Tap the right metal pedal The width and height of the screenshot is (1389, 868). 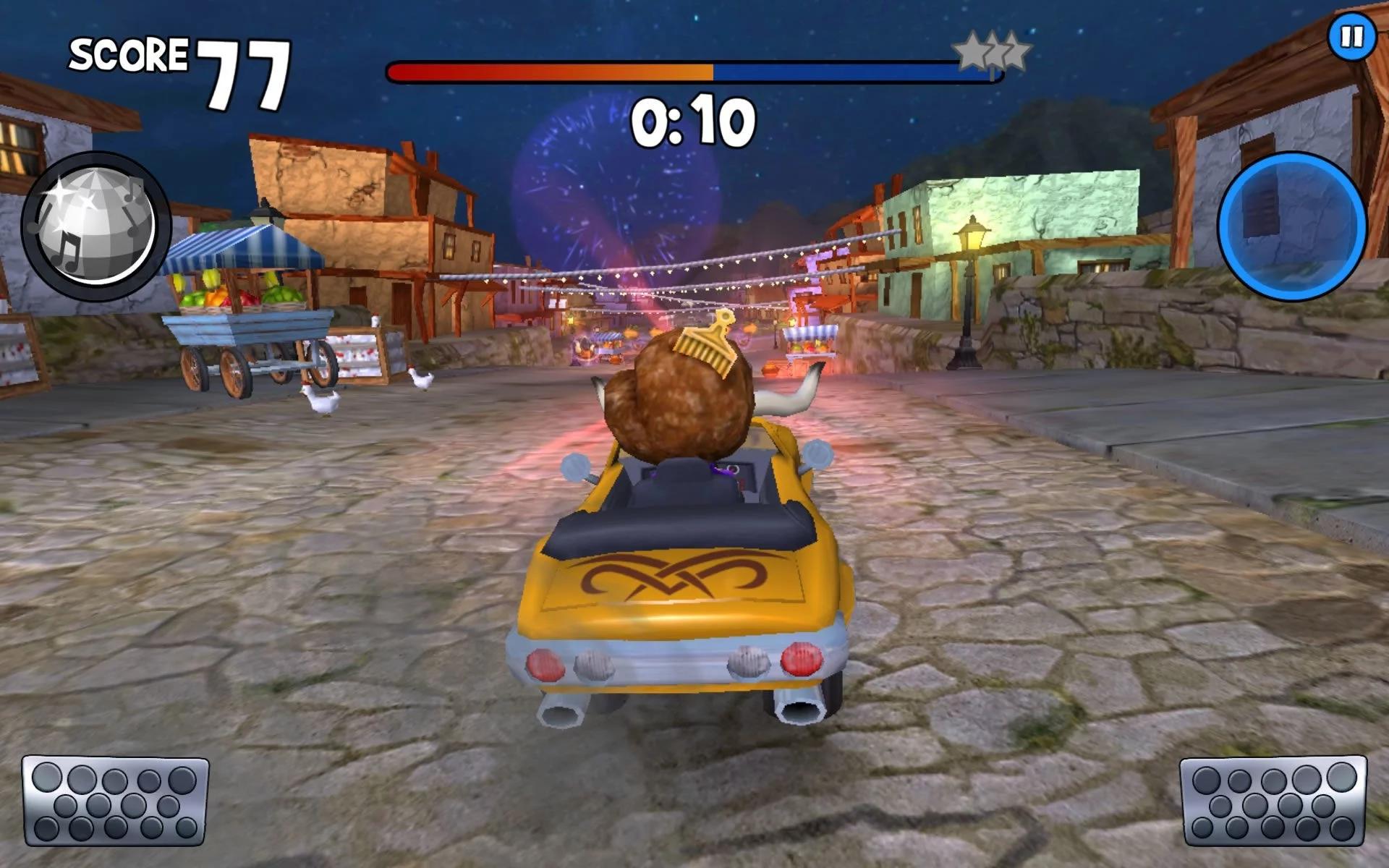click(x=1273, y=801)
